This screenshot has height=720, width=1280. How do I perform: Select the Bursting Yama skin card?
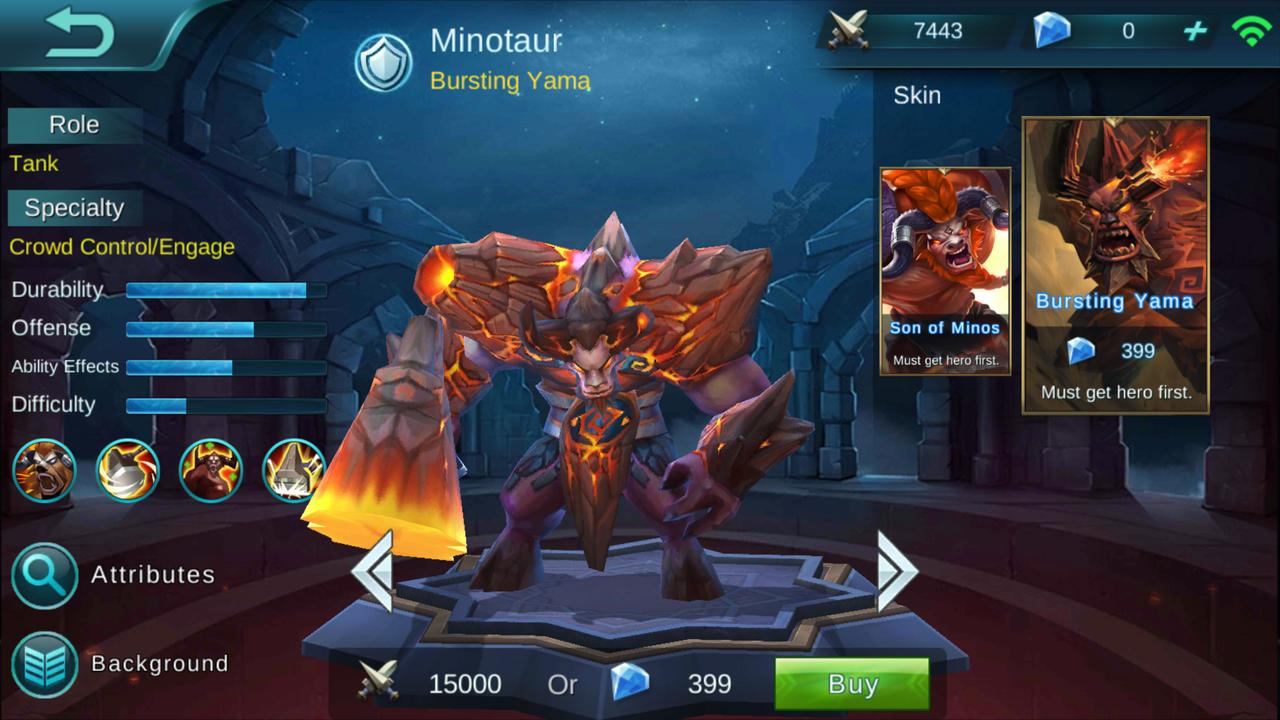point(1115,265)
